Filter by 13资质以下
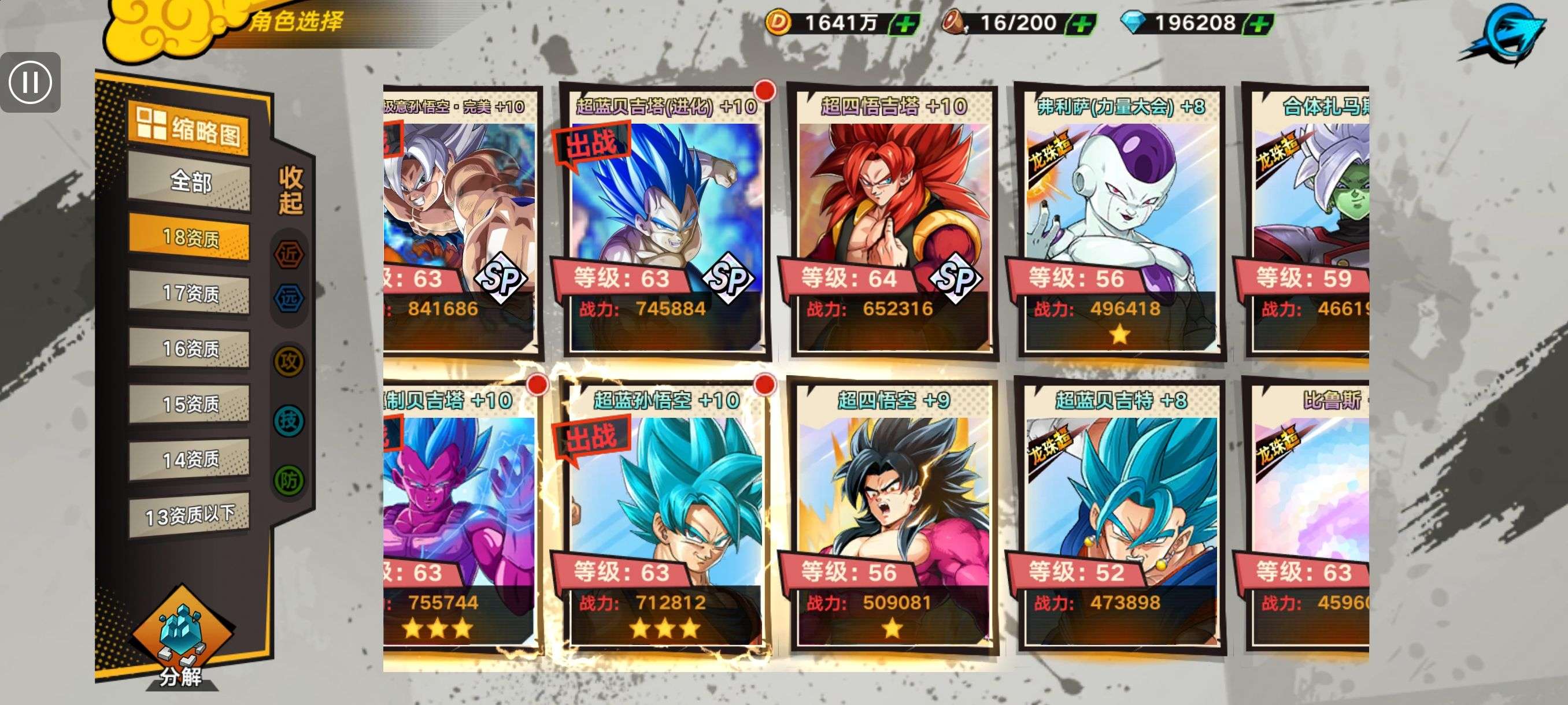1568x705 pixels. click(189, 515)
